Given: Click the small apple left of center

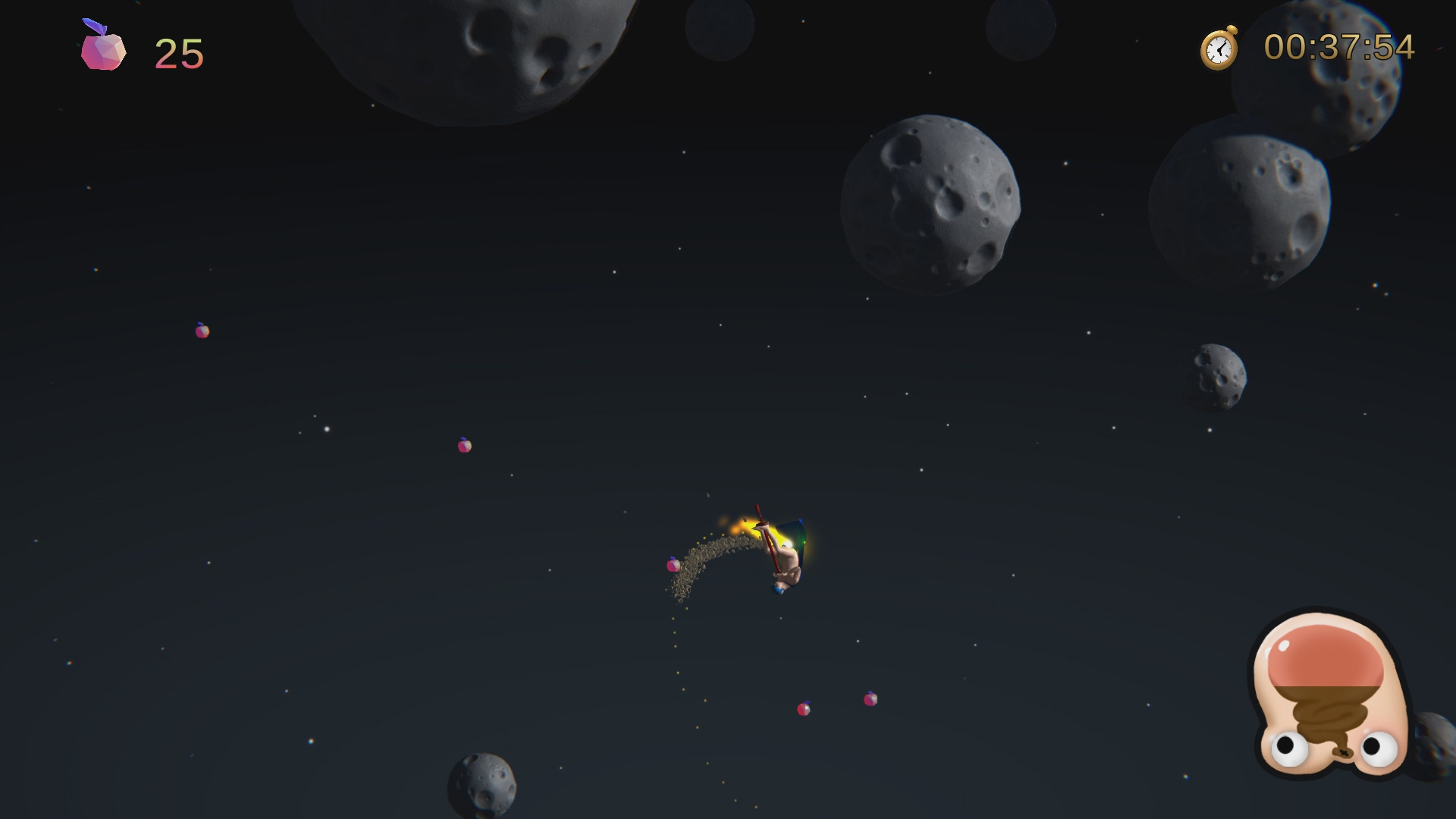Looking at the screenshot, I should tap(463, 445).
